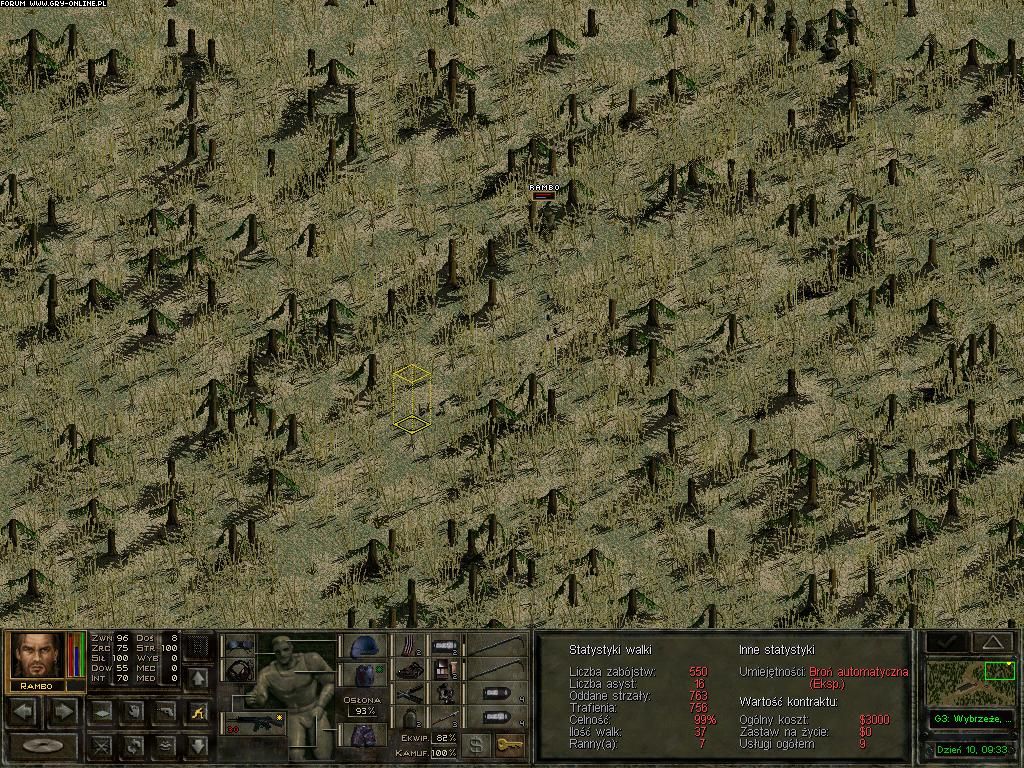This screenshot has width=1024, height=768.
Task: Toggle the pistol fire-mode button
Action: coord(166,712)
